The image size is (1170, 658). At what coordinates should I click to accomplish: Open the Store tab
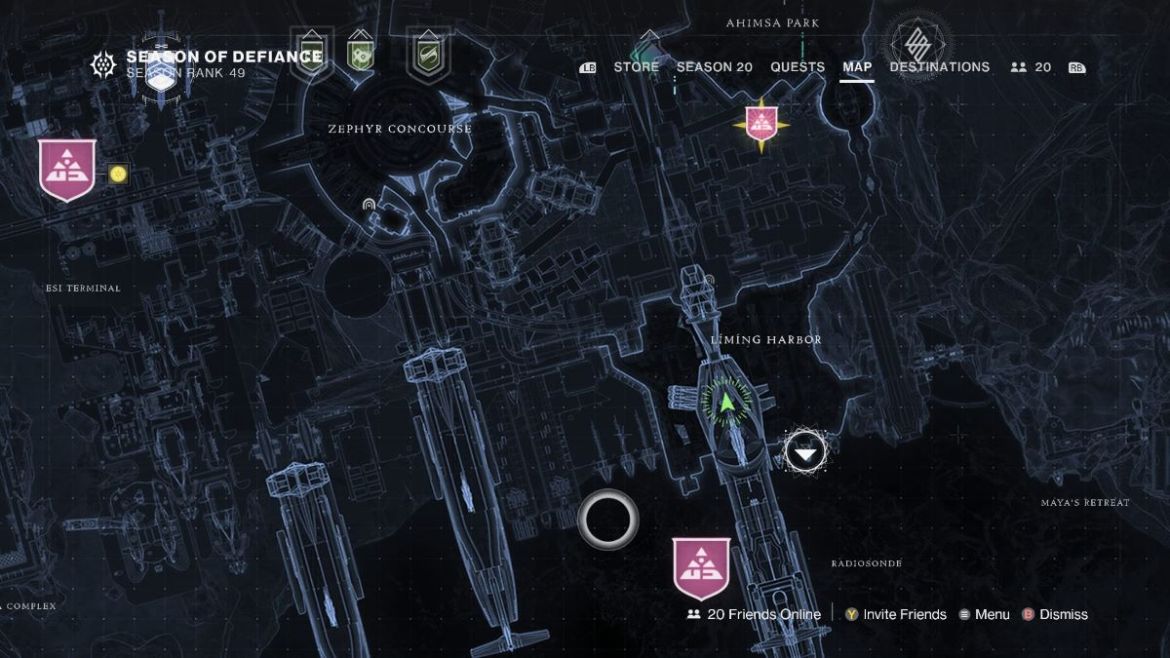coord(636,67)
